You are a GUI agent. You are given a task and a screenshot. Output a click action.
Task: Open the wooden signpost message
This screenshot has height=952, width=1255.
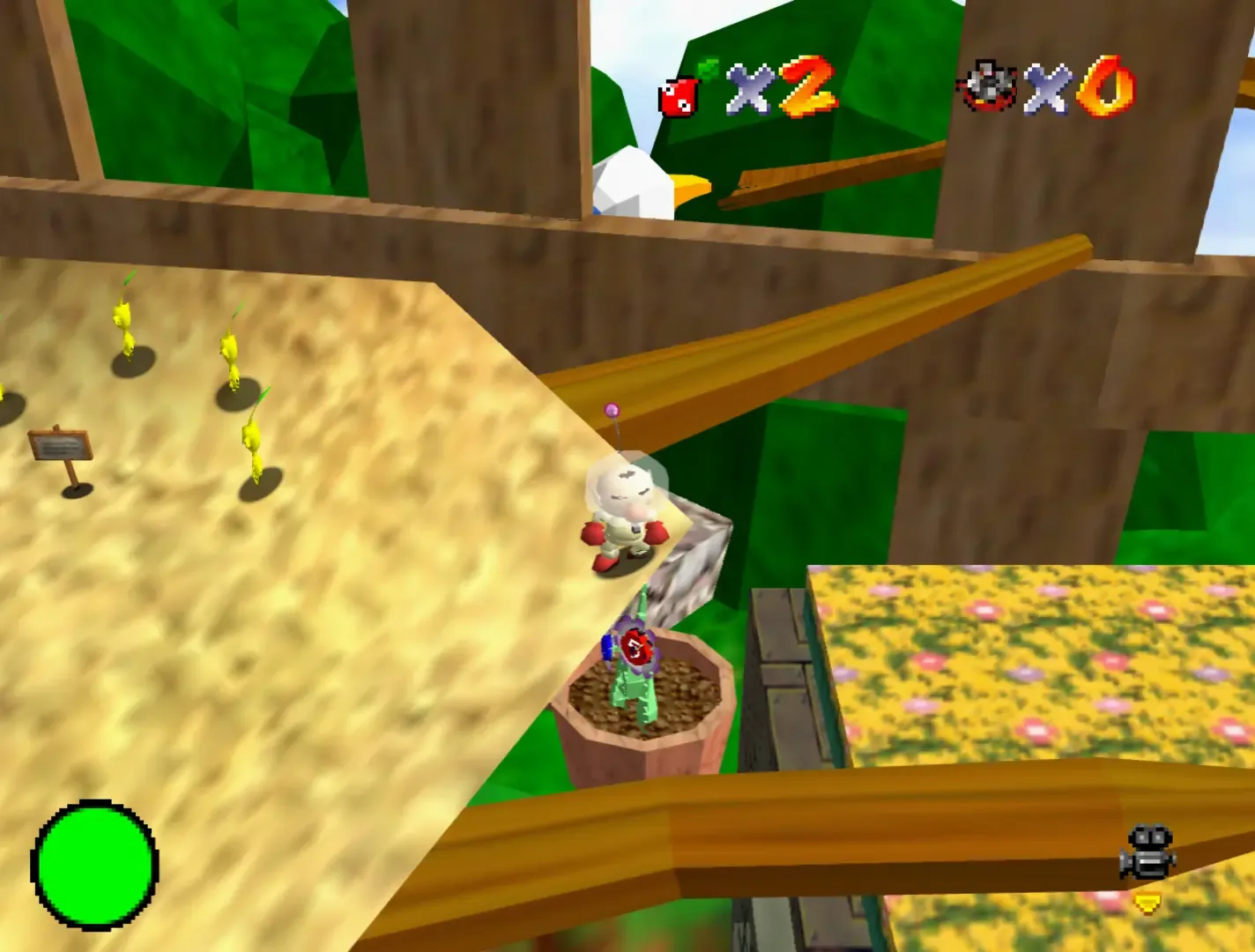pos(60,443)
